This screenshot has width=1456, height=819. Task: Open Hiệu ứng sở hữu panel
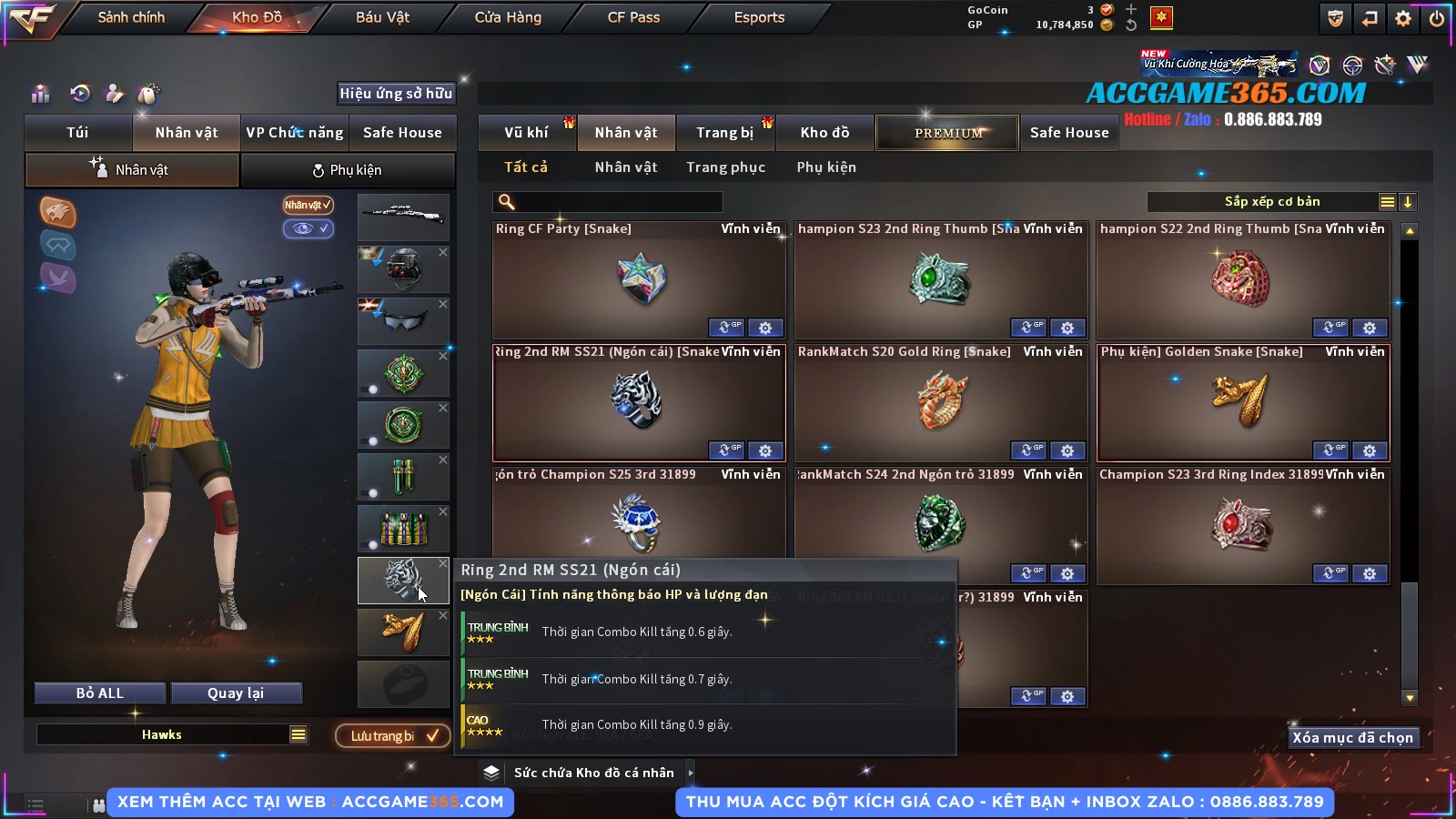coord(395,93)
